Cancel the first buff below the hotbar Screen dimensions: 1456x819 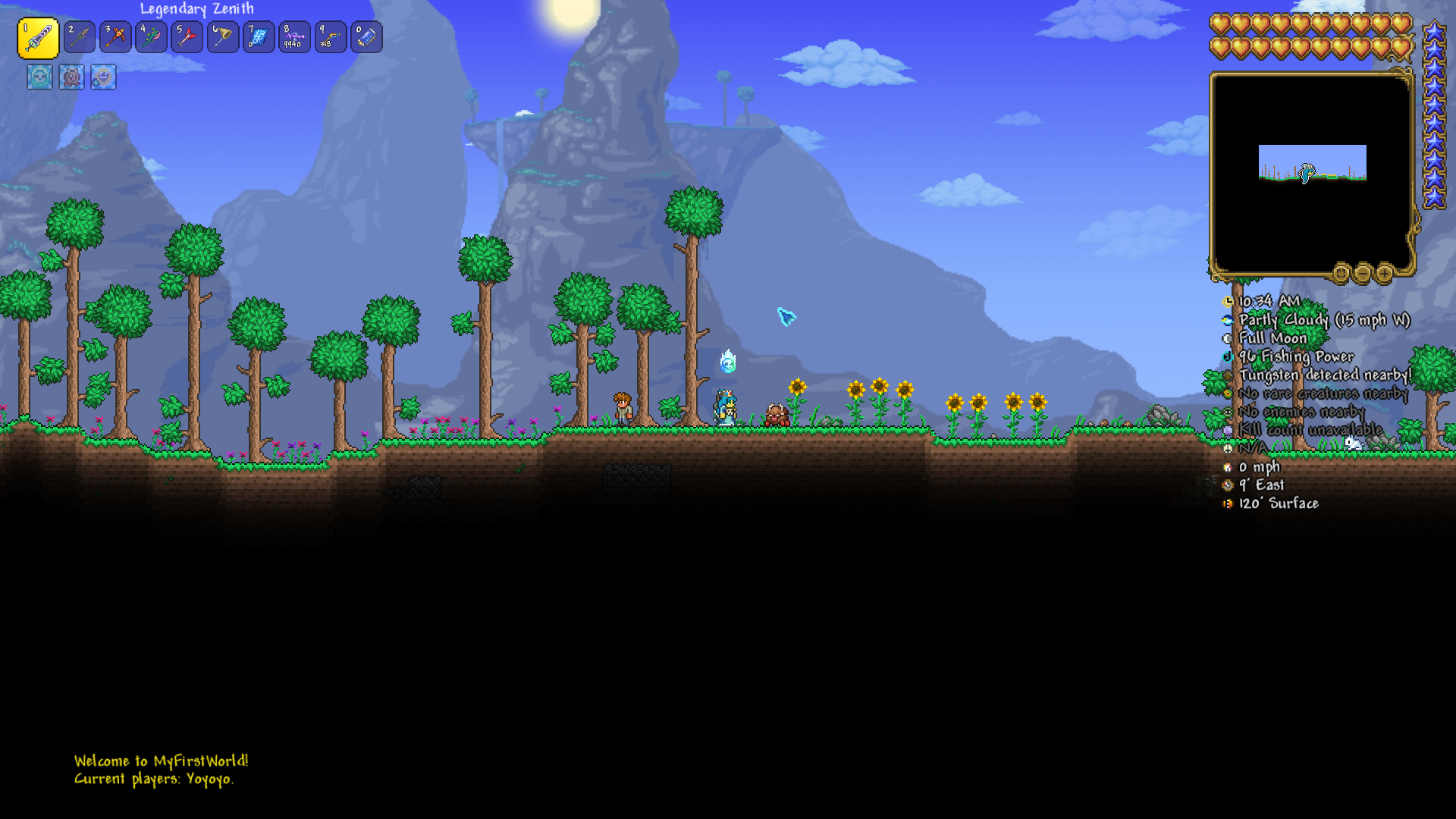(39, 78)
